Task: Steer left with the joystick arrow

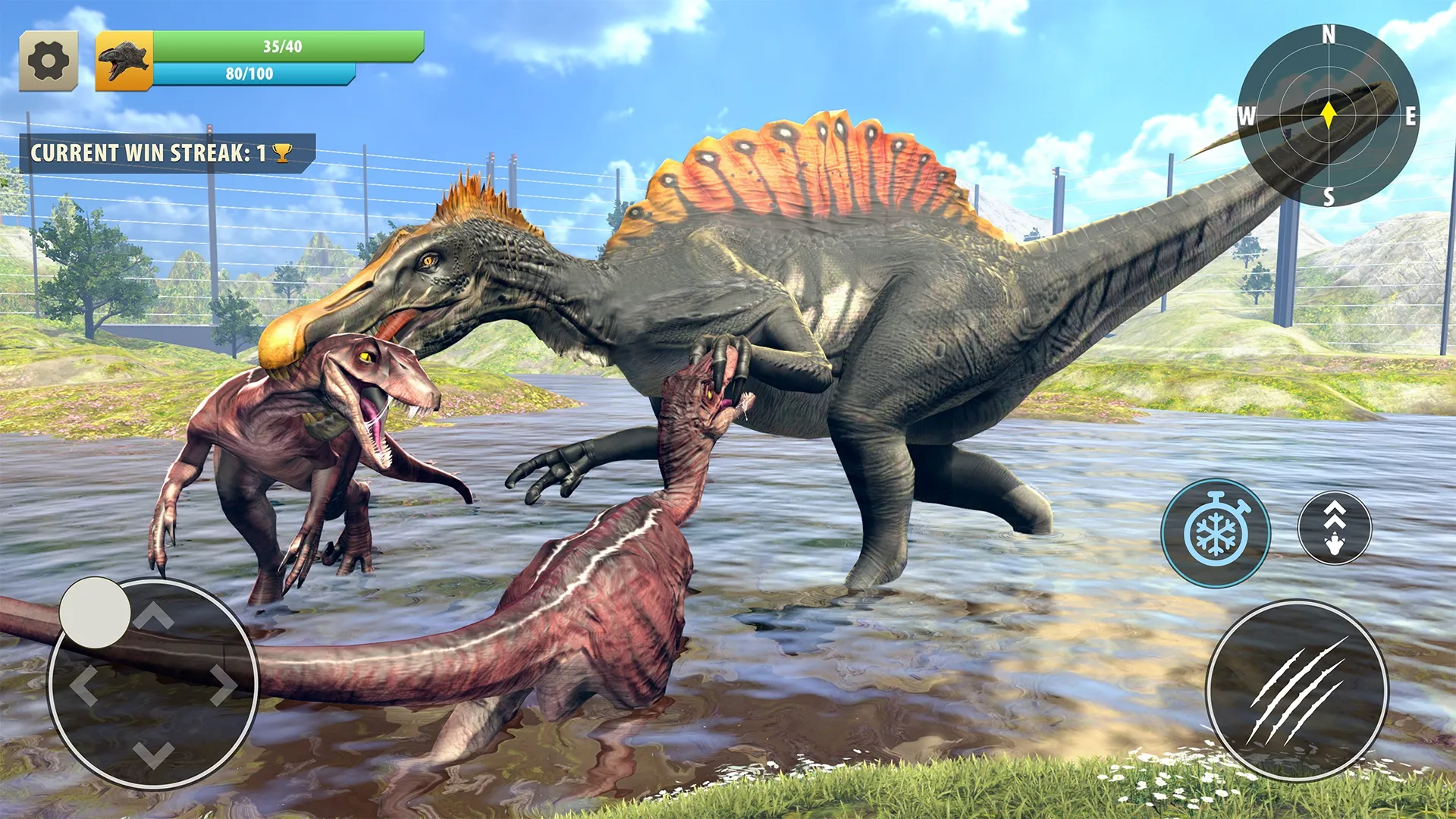Action: (83, 686)
